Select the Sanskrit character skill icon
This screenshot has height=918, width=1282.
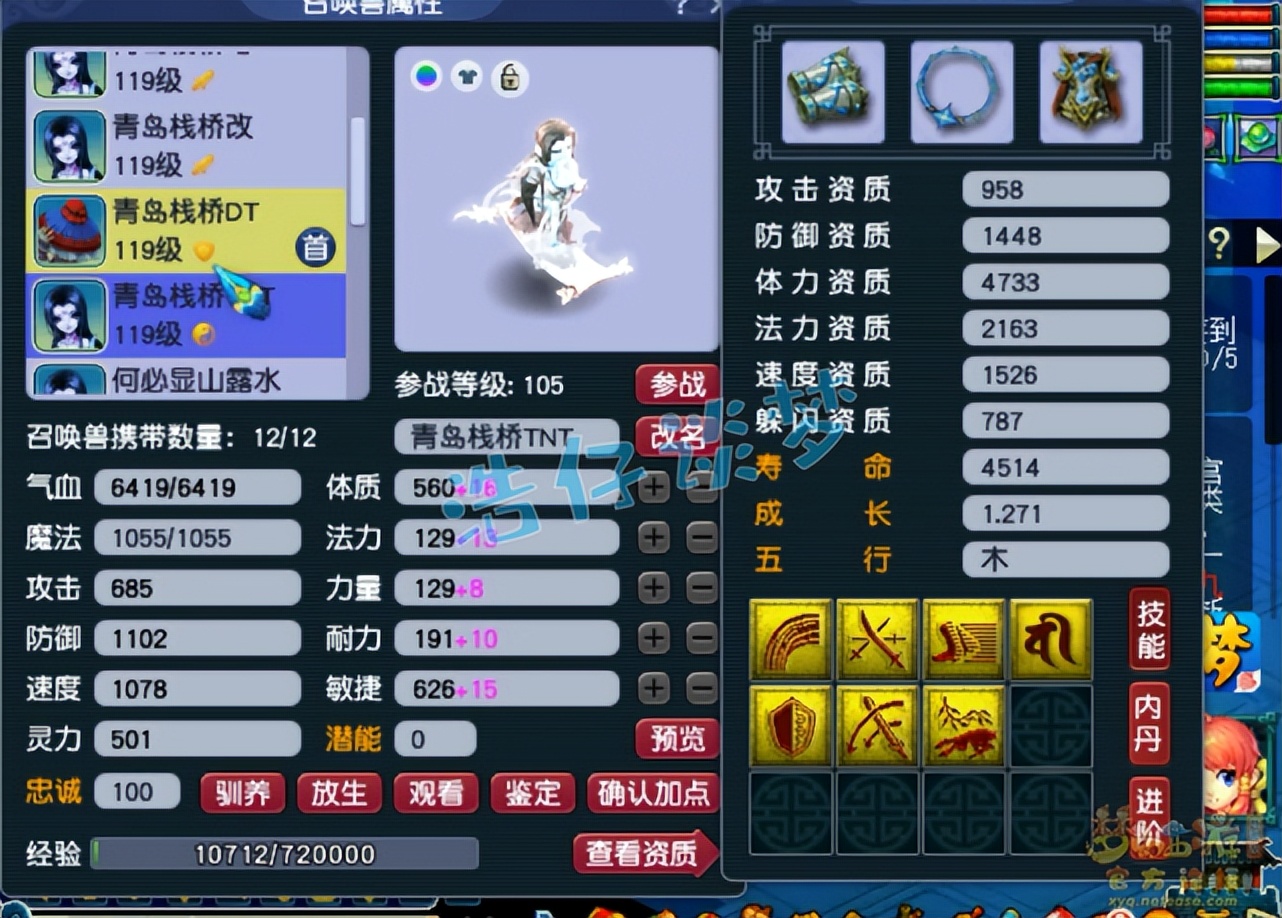[1050, 639]
